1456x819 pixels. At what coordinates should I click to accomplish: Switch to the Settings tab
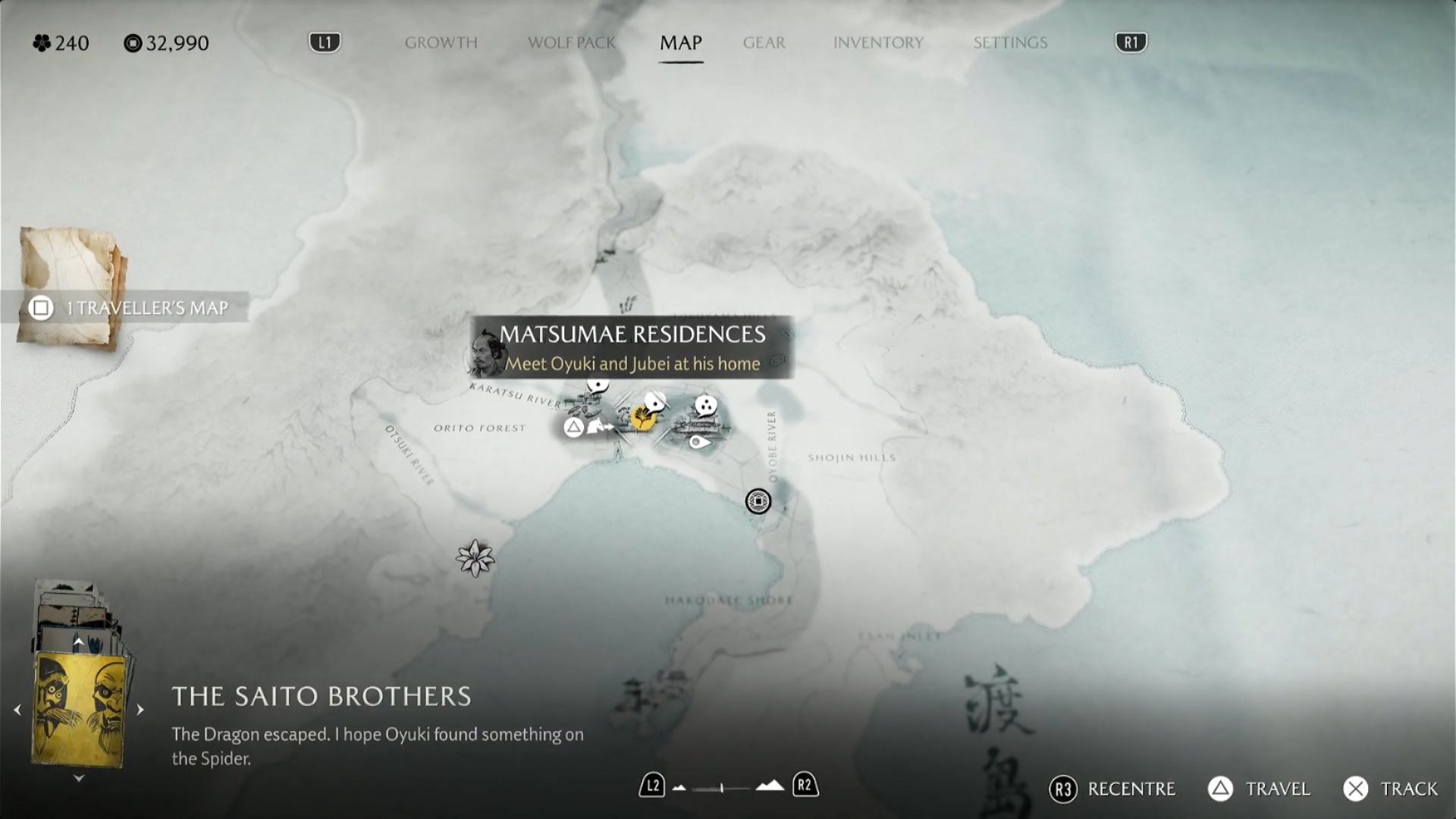coord(1010,42)
